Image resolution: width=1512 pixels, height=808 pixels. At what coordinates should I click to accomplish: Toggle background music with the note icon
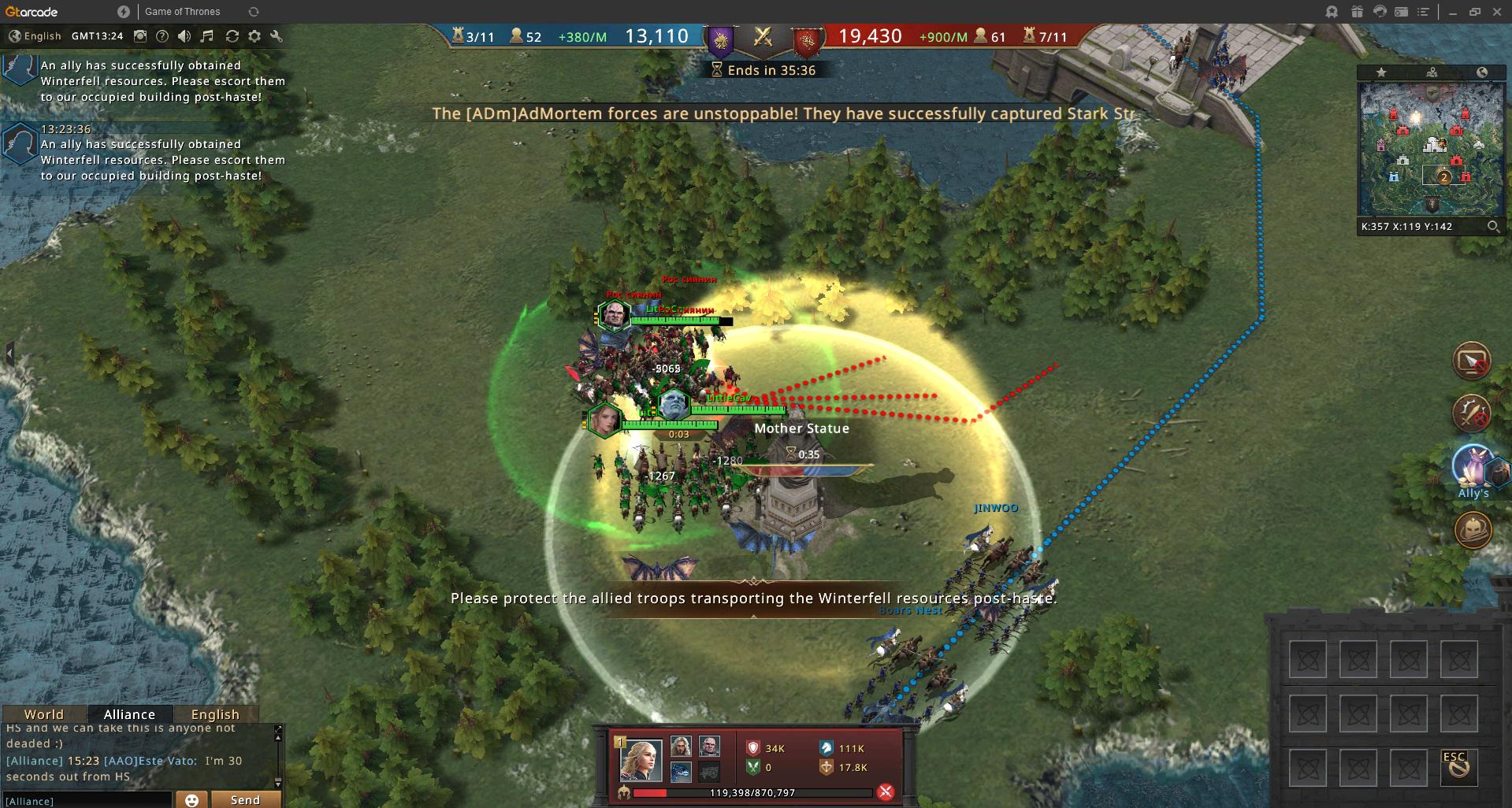pos(207,36)
